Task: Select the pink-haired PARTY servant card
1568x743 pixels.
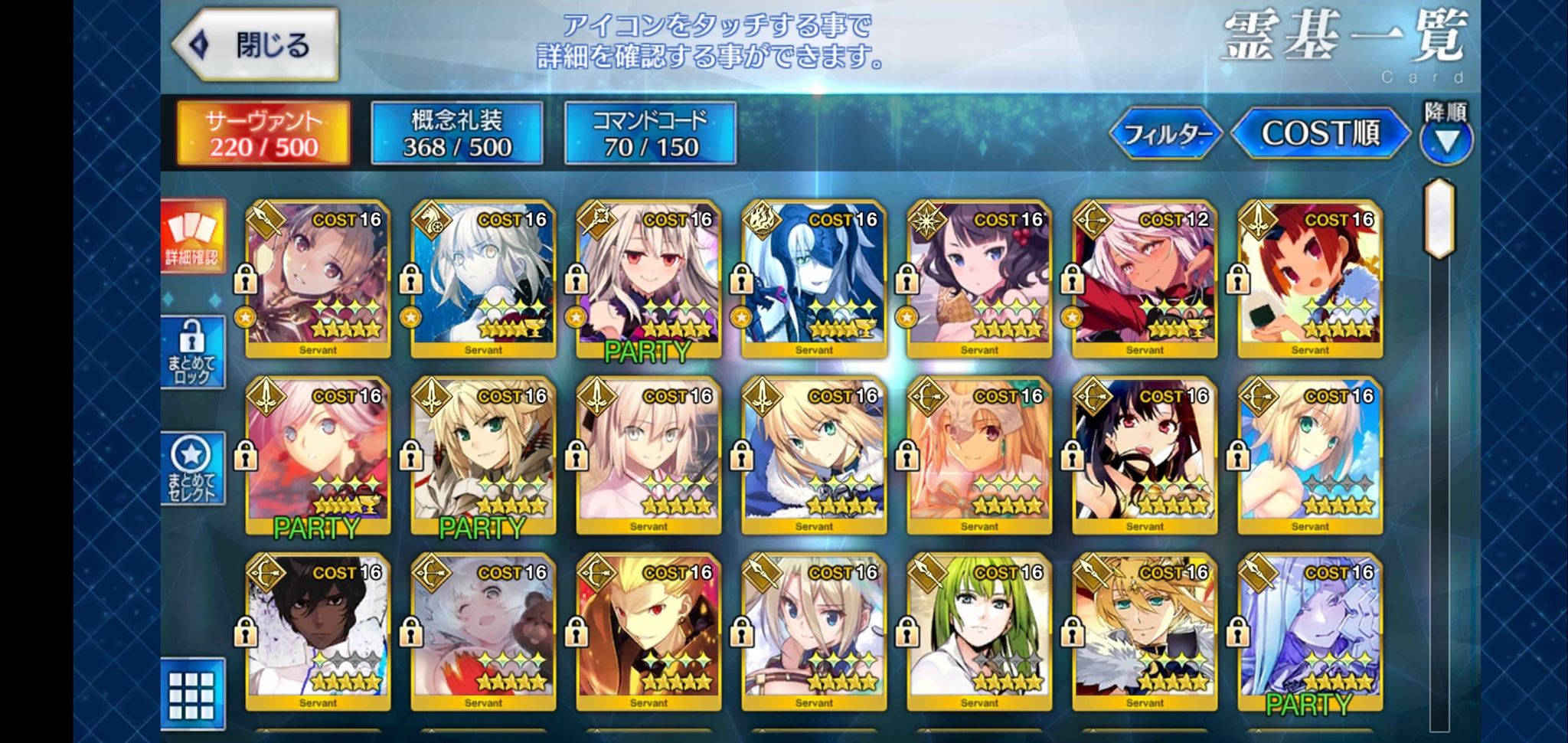Action: (318, 456)
